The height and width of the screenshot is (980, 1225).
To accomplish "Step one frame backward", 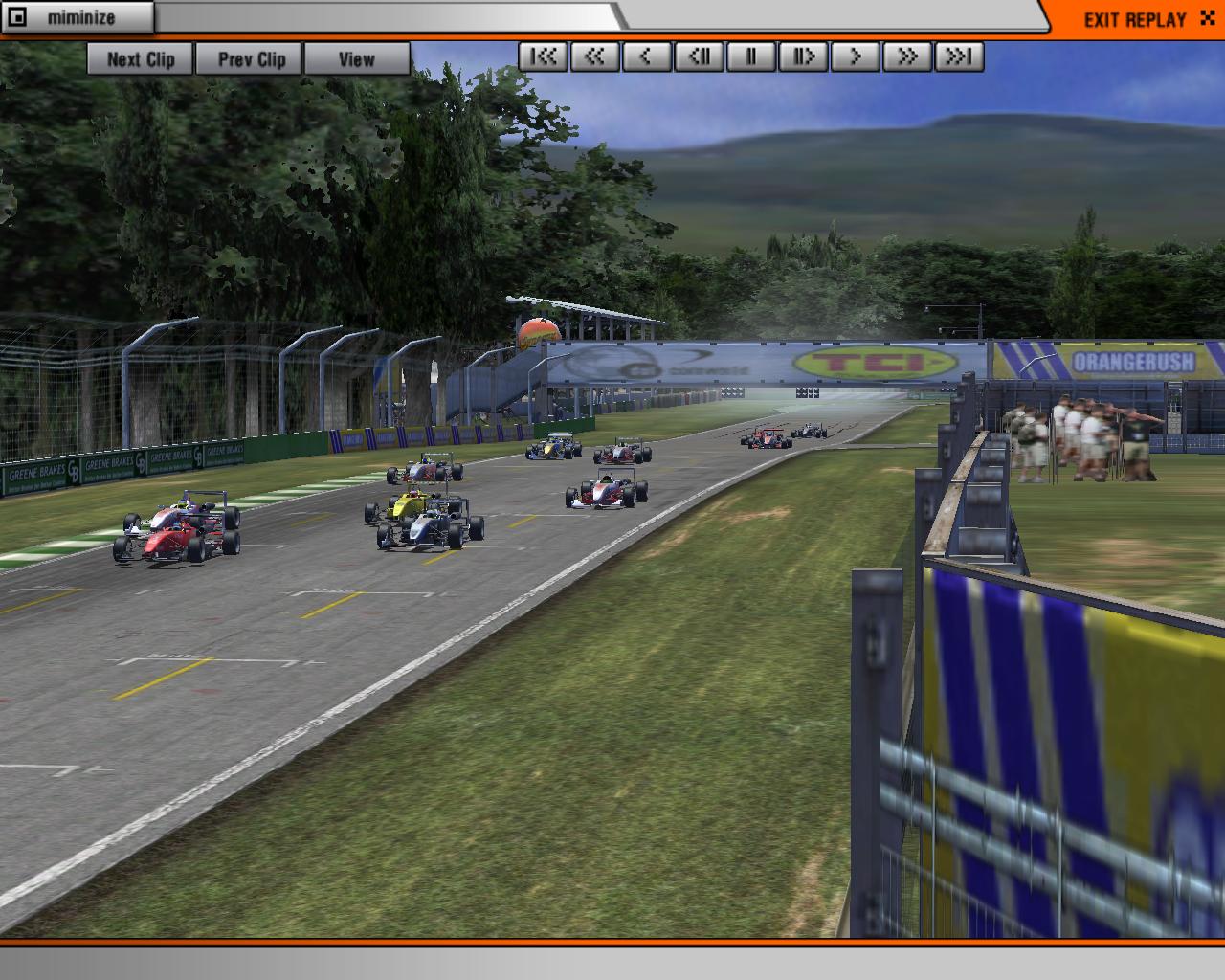I will [x=700, y=57].
